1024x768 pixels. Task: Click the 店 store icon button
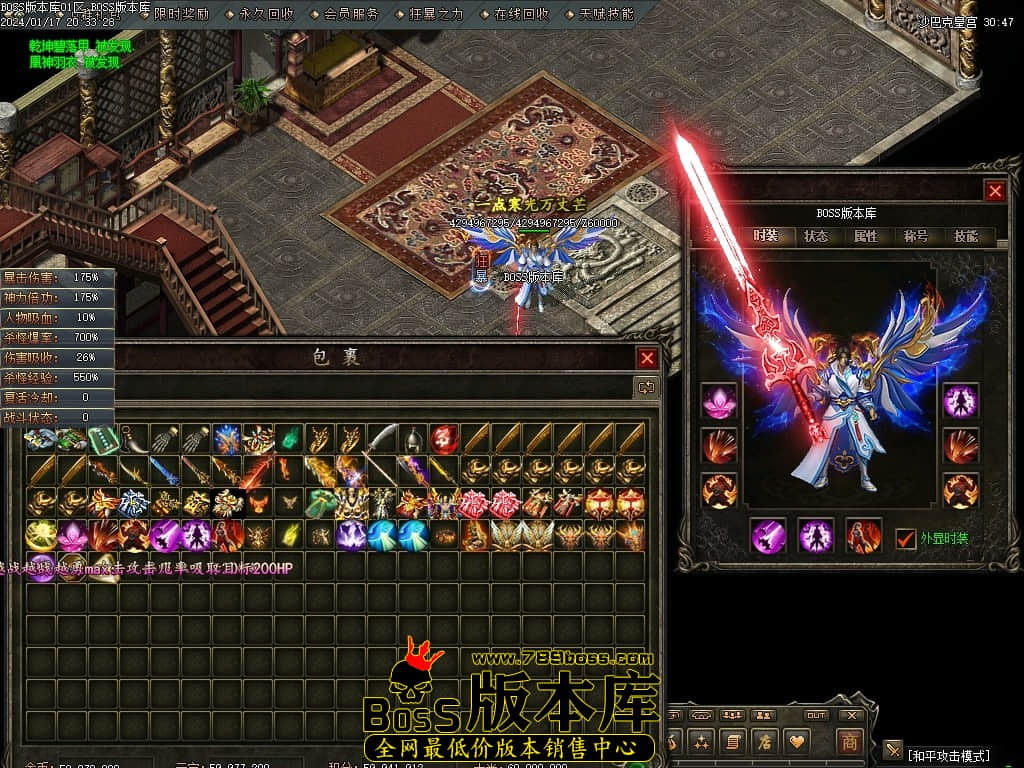765,742
